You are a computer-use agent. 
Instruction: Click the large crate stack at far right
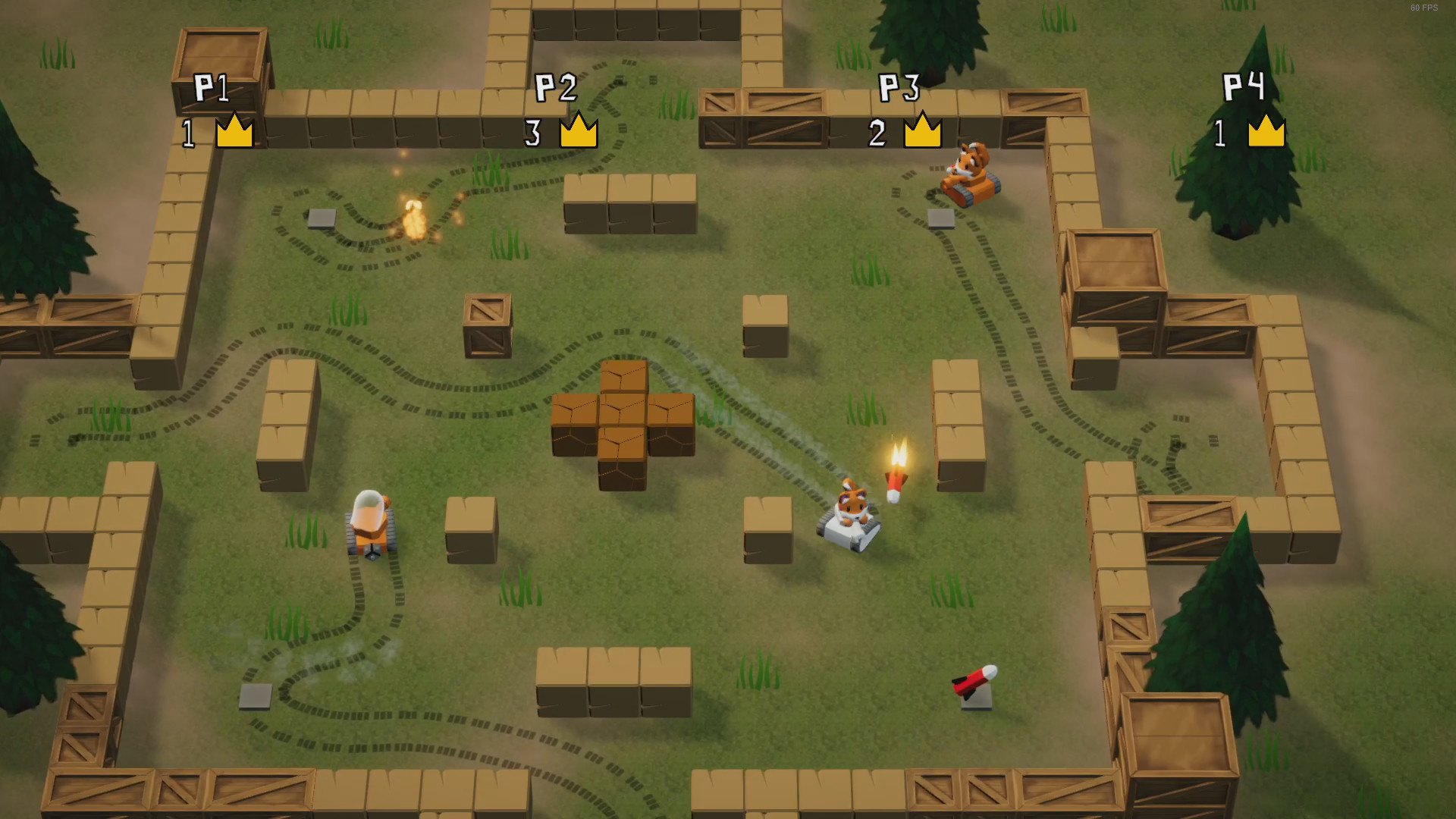1114,296
